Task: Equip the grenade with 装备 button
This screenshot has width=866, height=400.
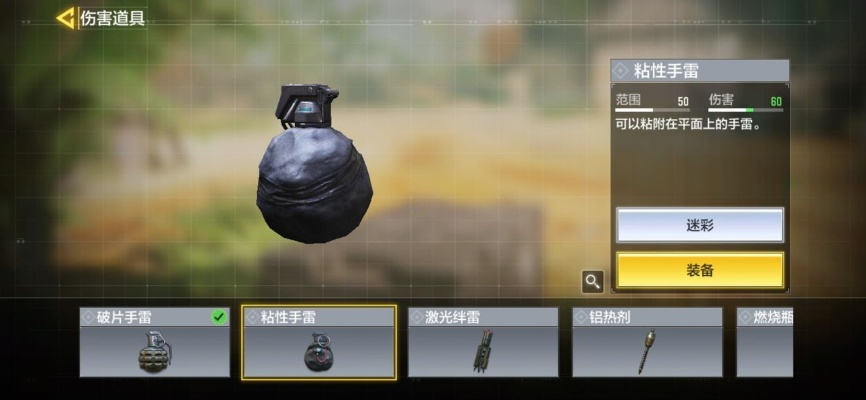Action: click(699, 270)
